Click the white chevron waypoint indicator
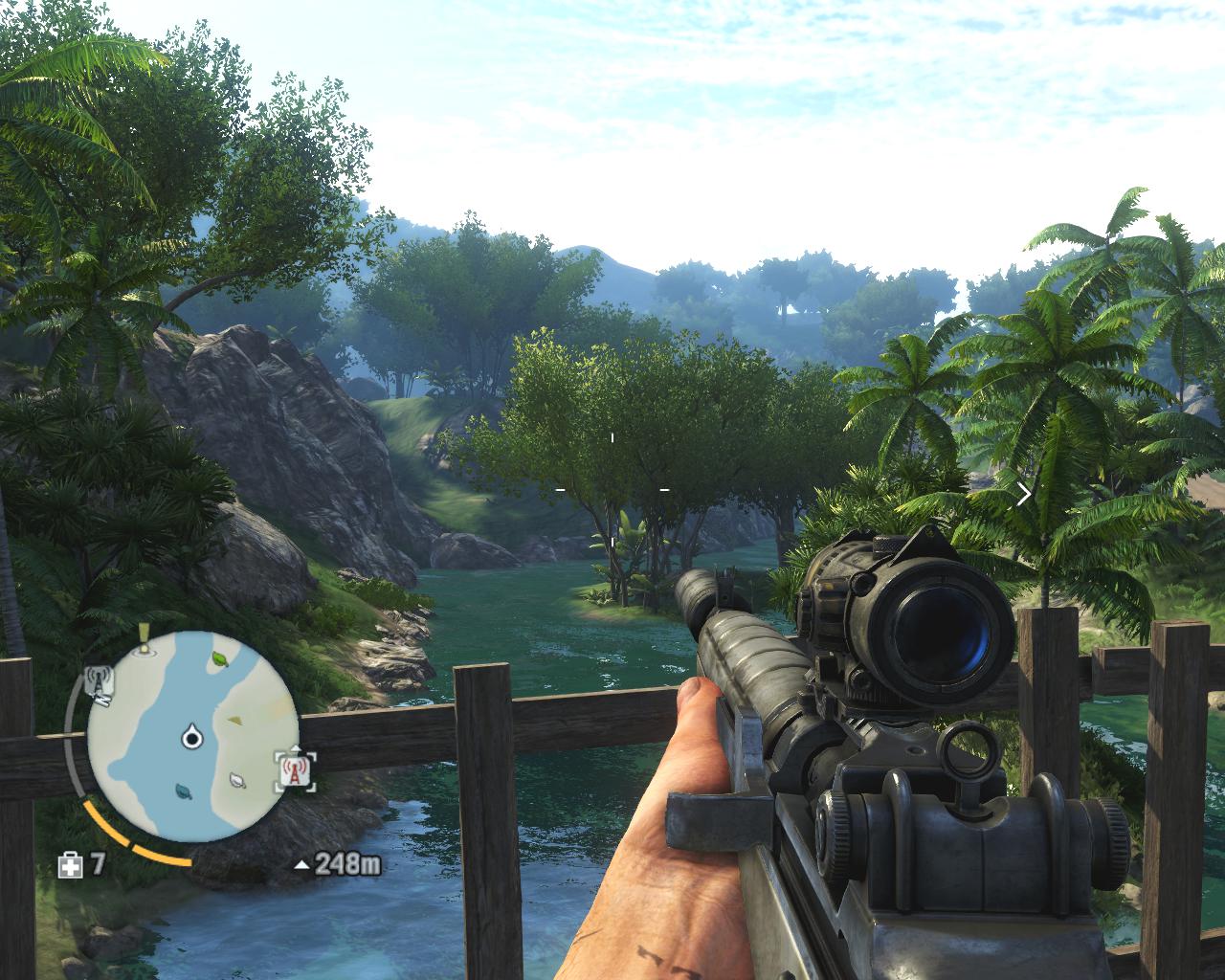 (1024, 494)
